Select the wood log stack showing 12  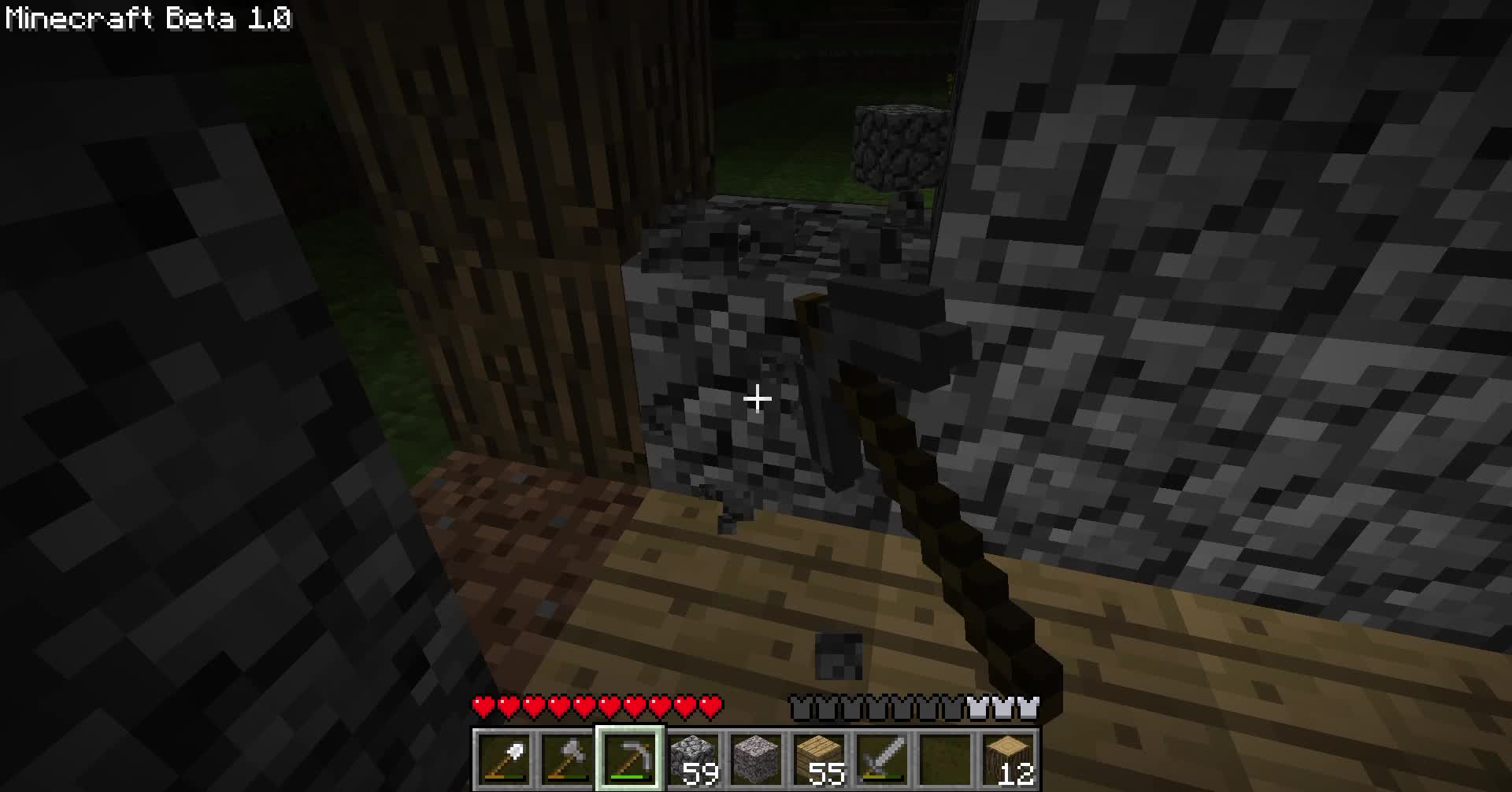click(x=1006, y=756)
